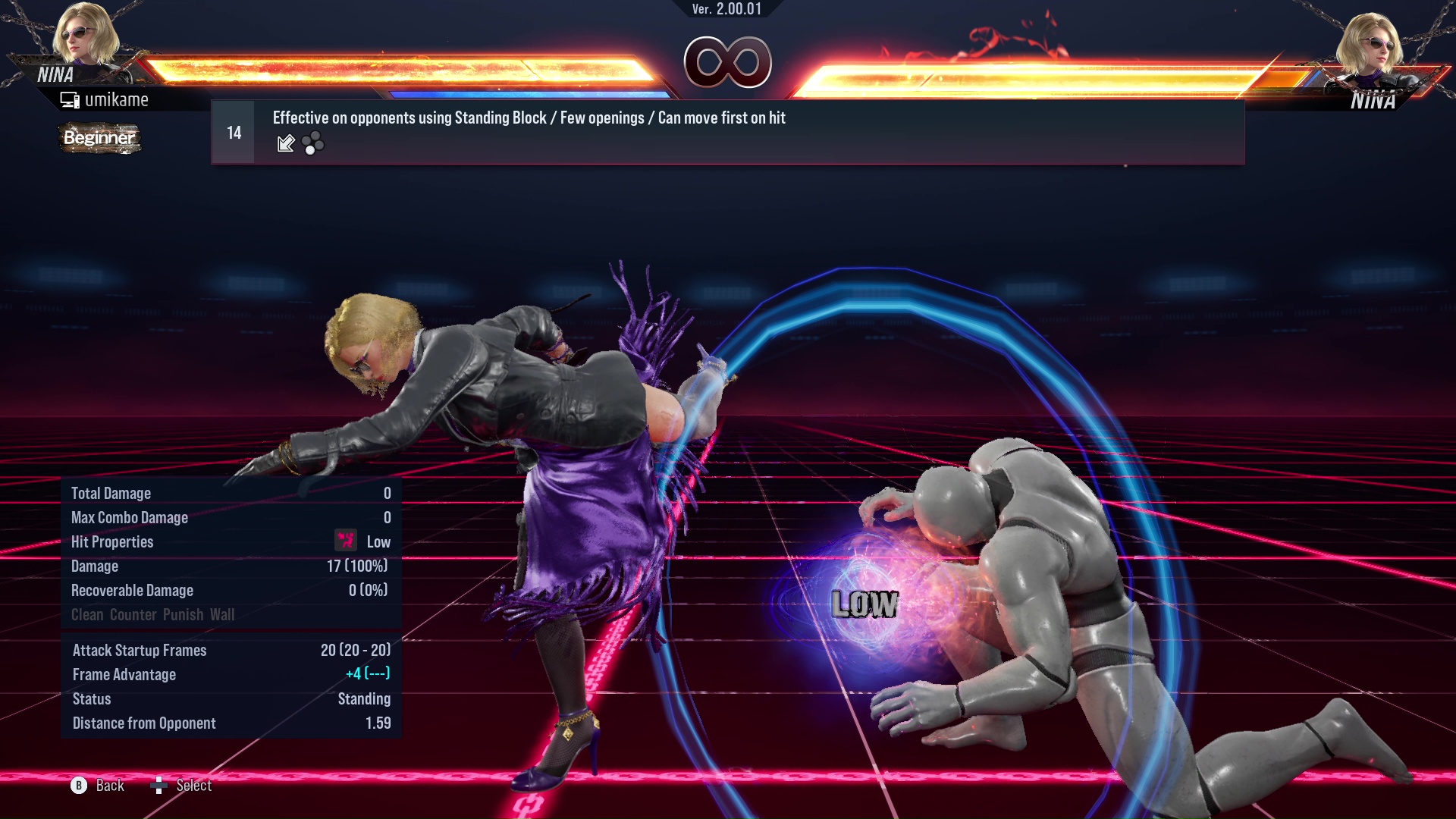Click the Frame Advantage +4 value
The height and width of the screenshot is (819, 1456).
click(x=348, y=674)
